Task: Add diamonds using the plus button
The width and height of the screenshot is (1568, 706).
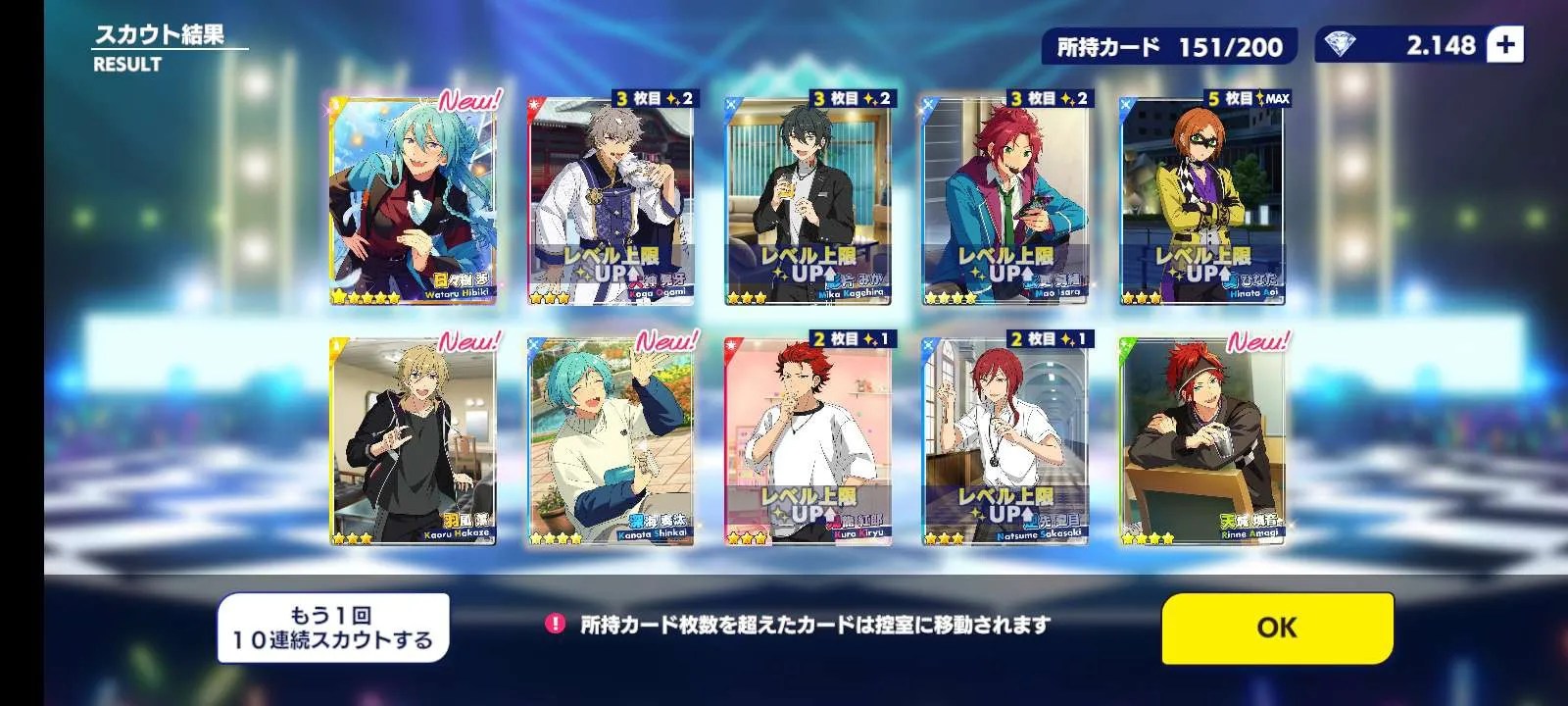Action: [1505, 45]
